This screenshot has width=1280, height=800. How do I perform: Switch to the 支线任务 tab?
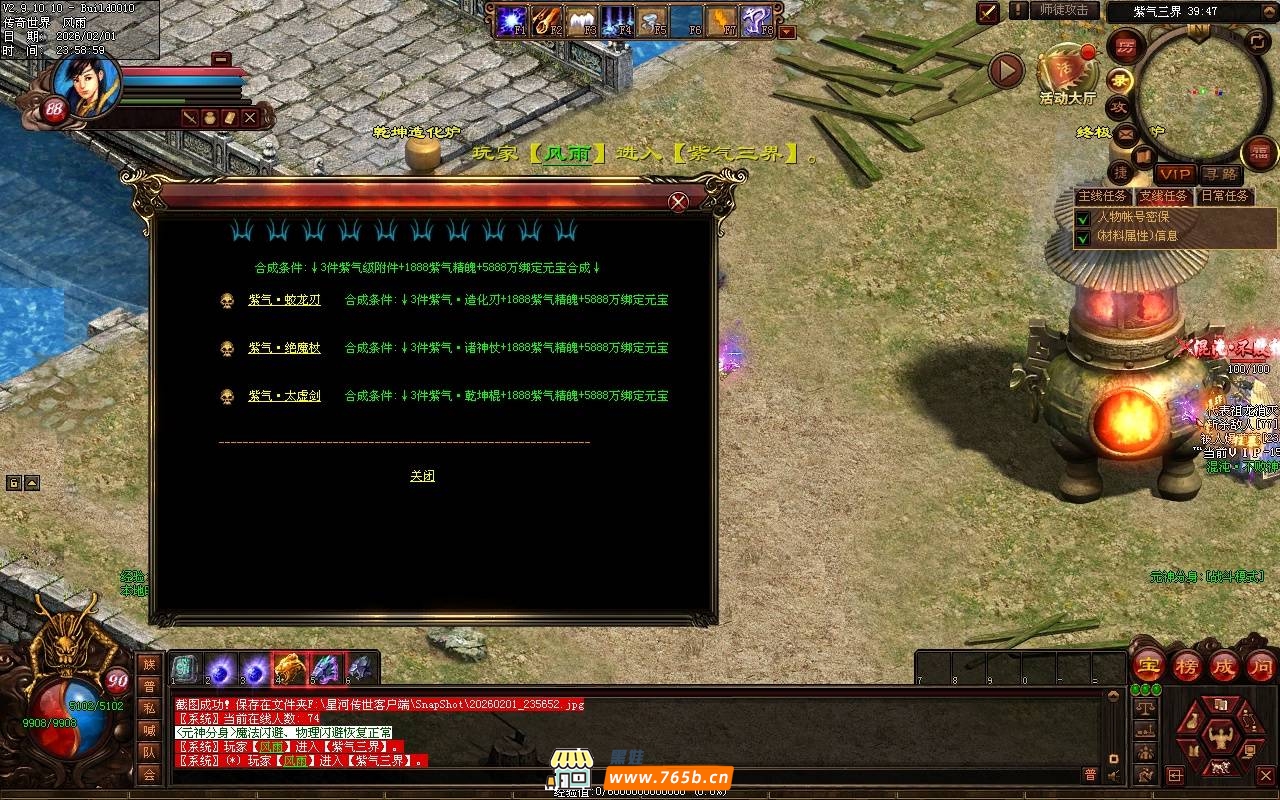1164,196
